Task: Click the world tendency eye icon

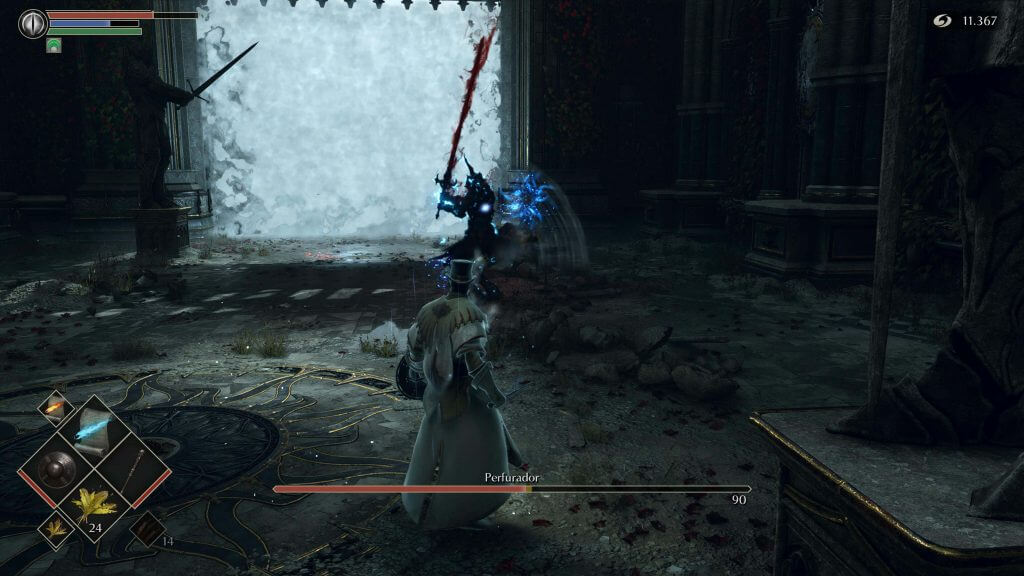Action: pyautogui.click(x=33, y=23)
